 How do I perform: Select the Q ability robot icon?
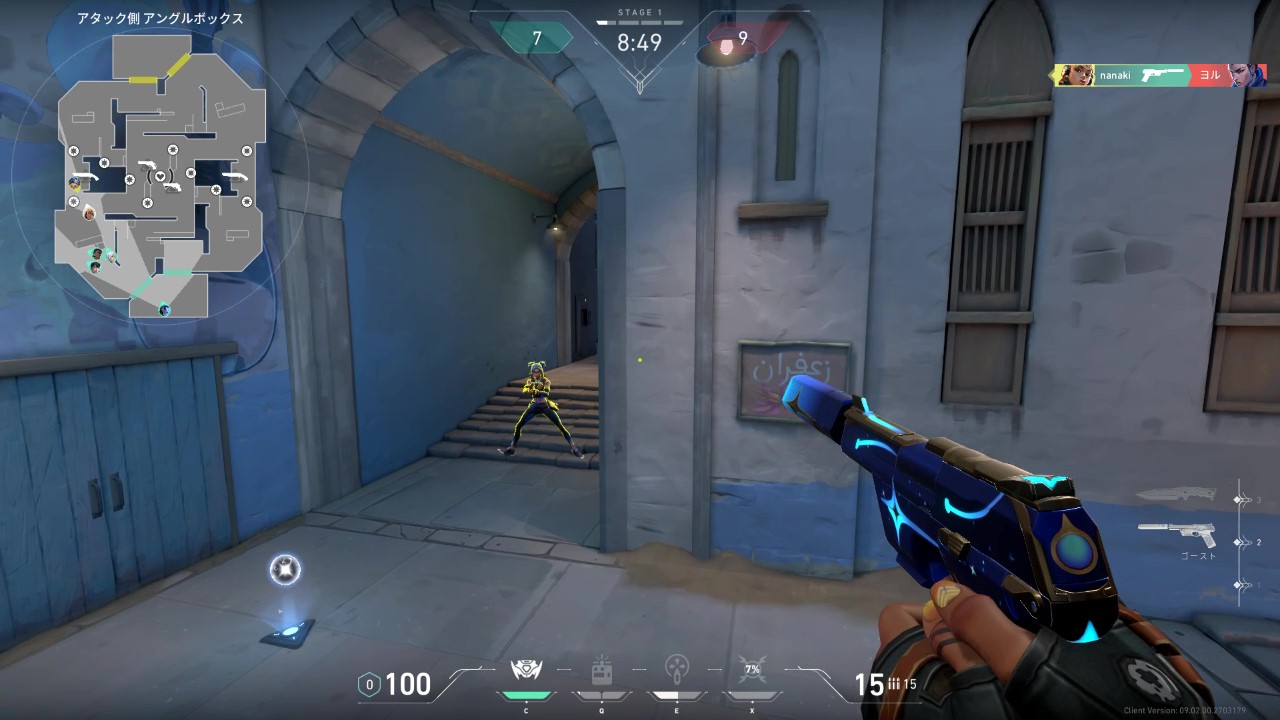coord(601,671)
